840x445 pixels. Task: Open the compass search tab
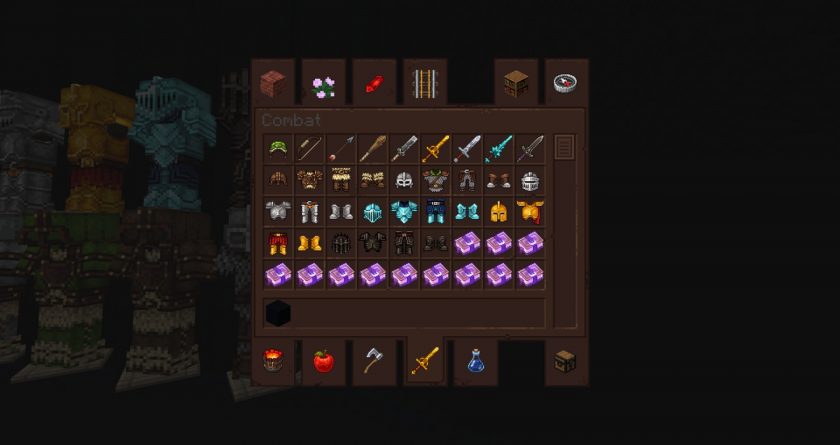(x=566, y=83)
